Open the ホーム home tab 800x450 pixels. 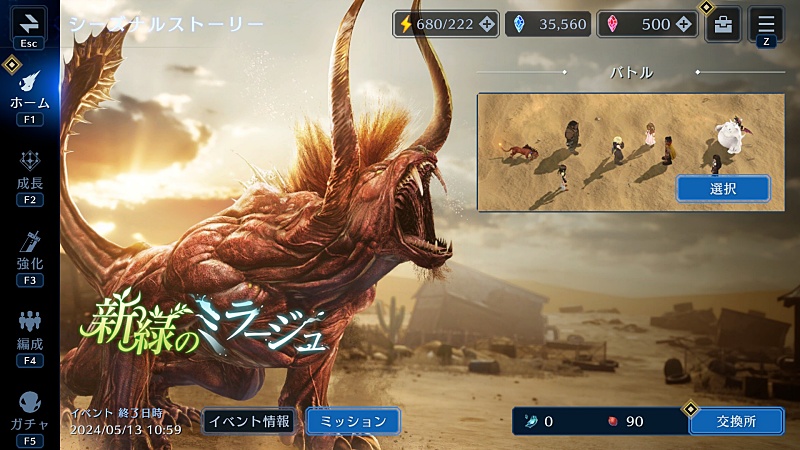coord(29,94)
